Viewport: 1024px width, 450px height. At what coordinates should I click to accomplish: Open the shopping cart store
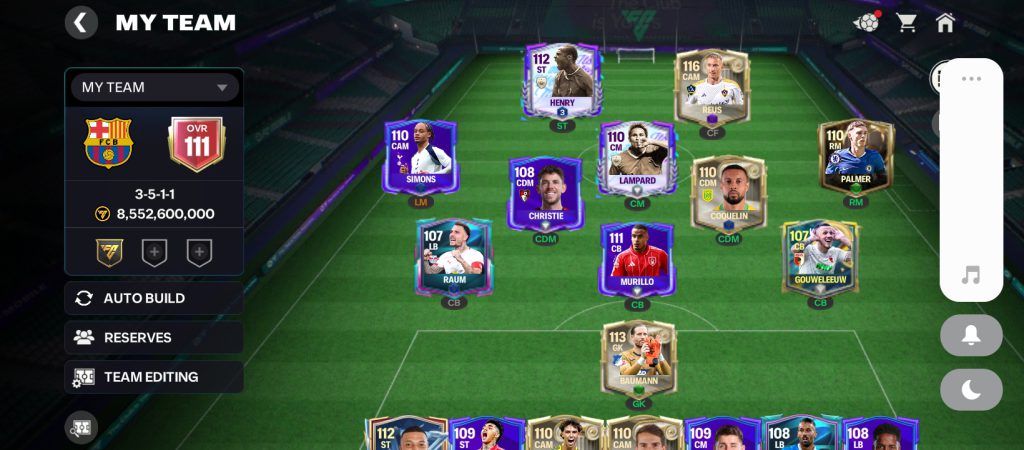[x=907, y=22]
